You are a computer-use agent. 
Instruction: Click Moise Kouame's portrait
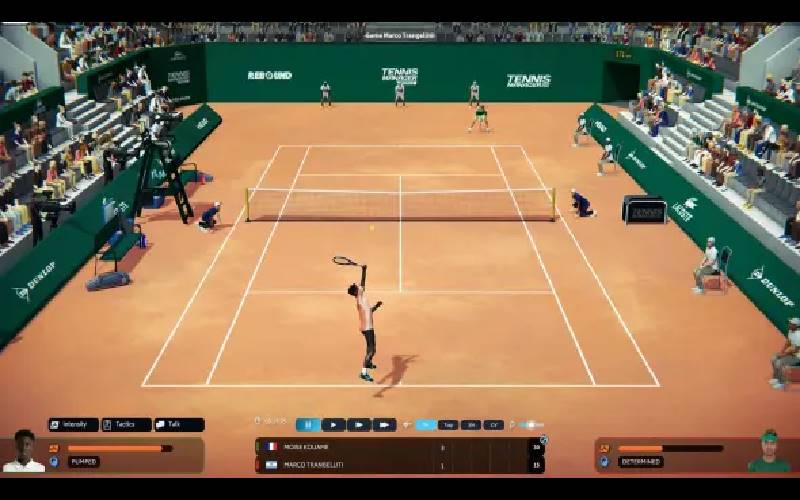pyautogui.click(x=24, y=451)
